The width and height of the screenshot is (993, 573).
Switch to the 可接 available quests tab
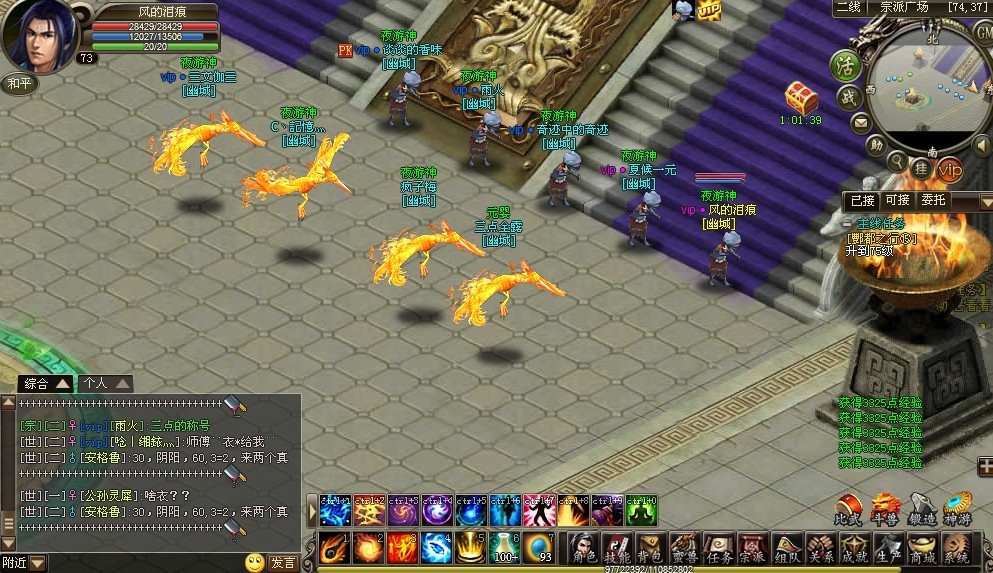coord(897,200)
